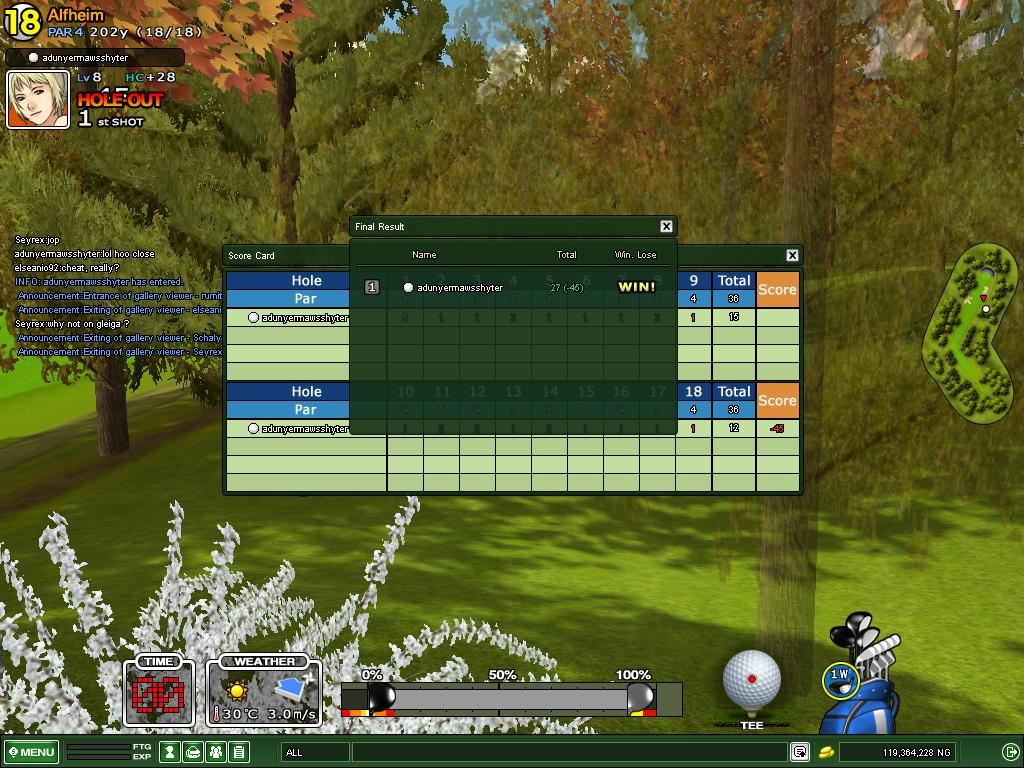Click the chat text input field
The image size is (1024, 768).
tap(570, 752)
